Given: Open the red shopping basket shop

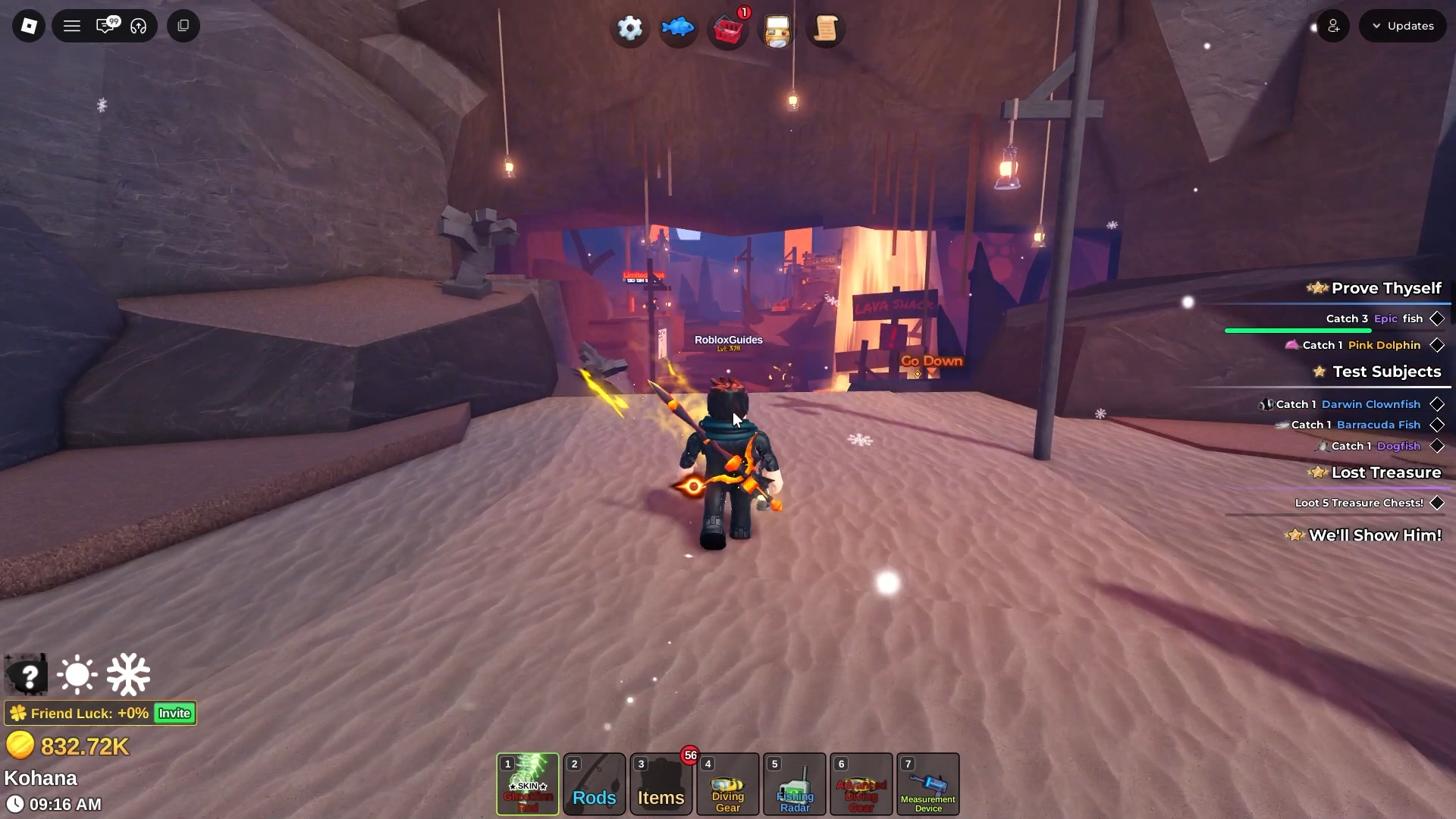Looking at the screenshot, I should pyautogui.click(x=728, y=30).
